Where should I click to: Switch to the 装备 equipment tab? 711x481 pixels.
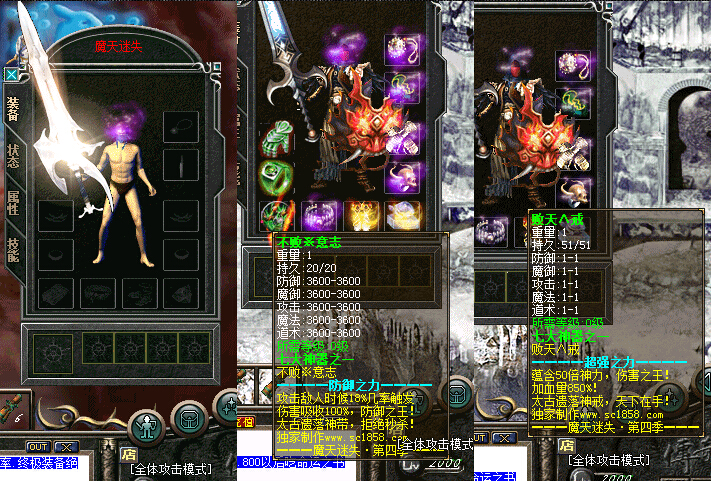(13, 109)
